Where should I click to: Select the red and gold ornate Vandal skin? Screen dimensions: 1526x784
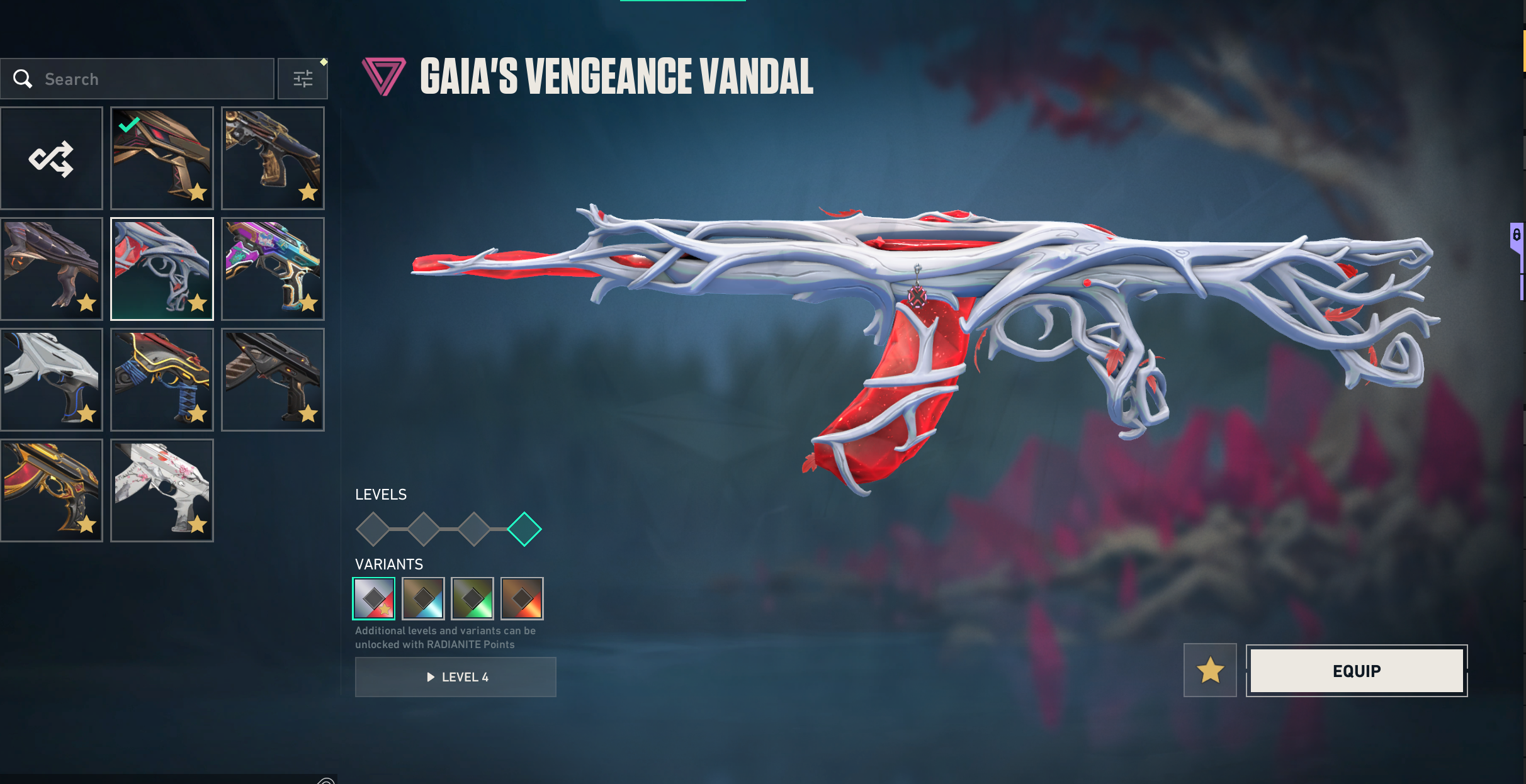[x=52, y=490]
